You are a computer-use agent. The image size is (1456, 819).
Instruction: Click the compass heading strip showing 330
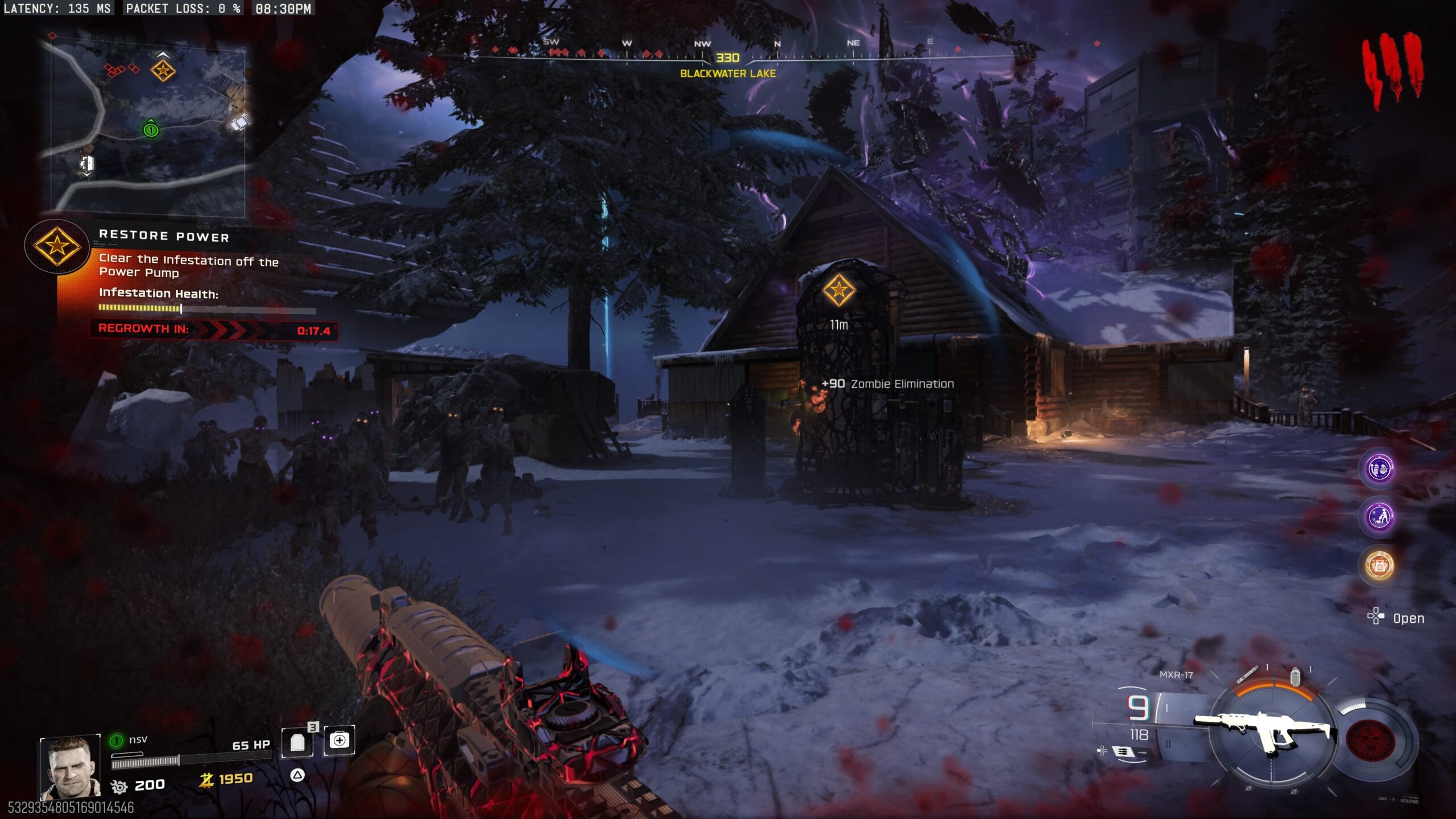tap(728, 57)
